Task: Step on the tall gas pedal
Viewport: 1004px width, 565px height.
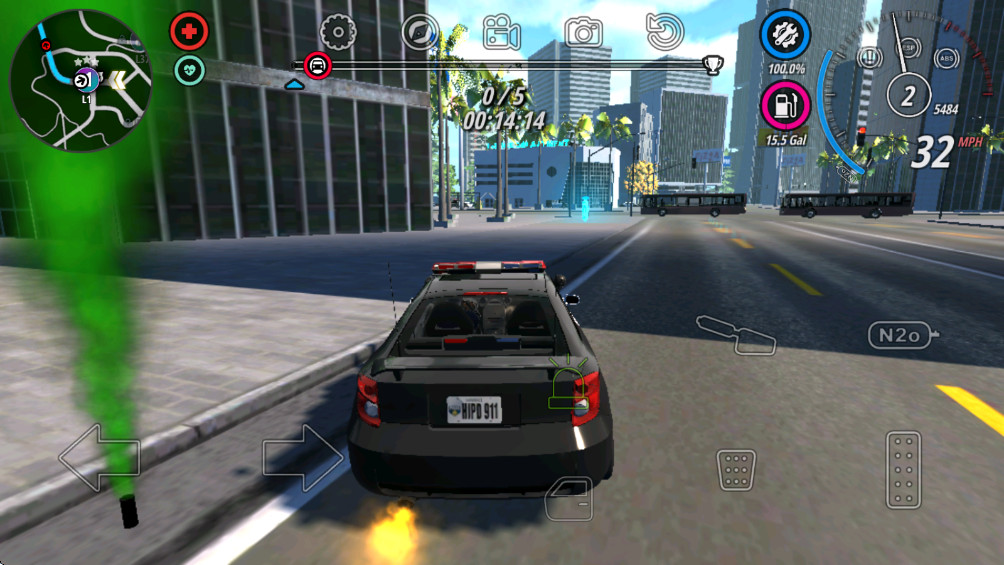Action: (x=903, y=469)
